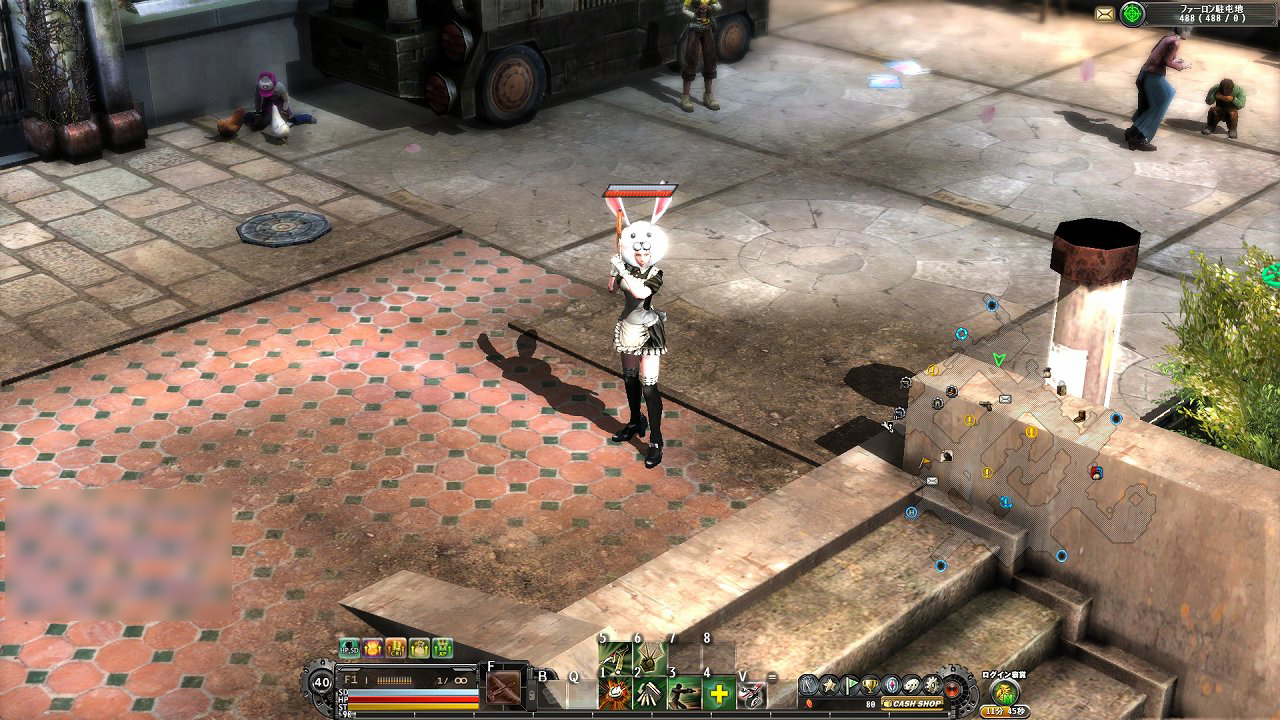Claim the ログイン褒賞 login reward medal

point(1005,692)
